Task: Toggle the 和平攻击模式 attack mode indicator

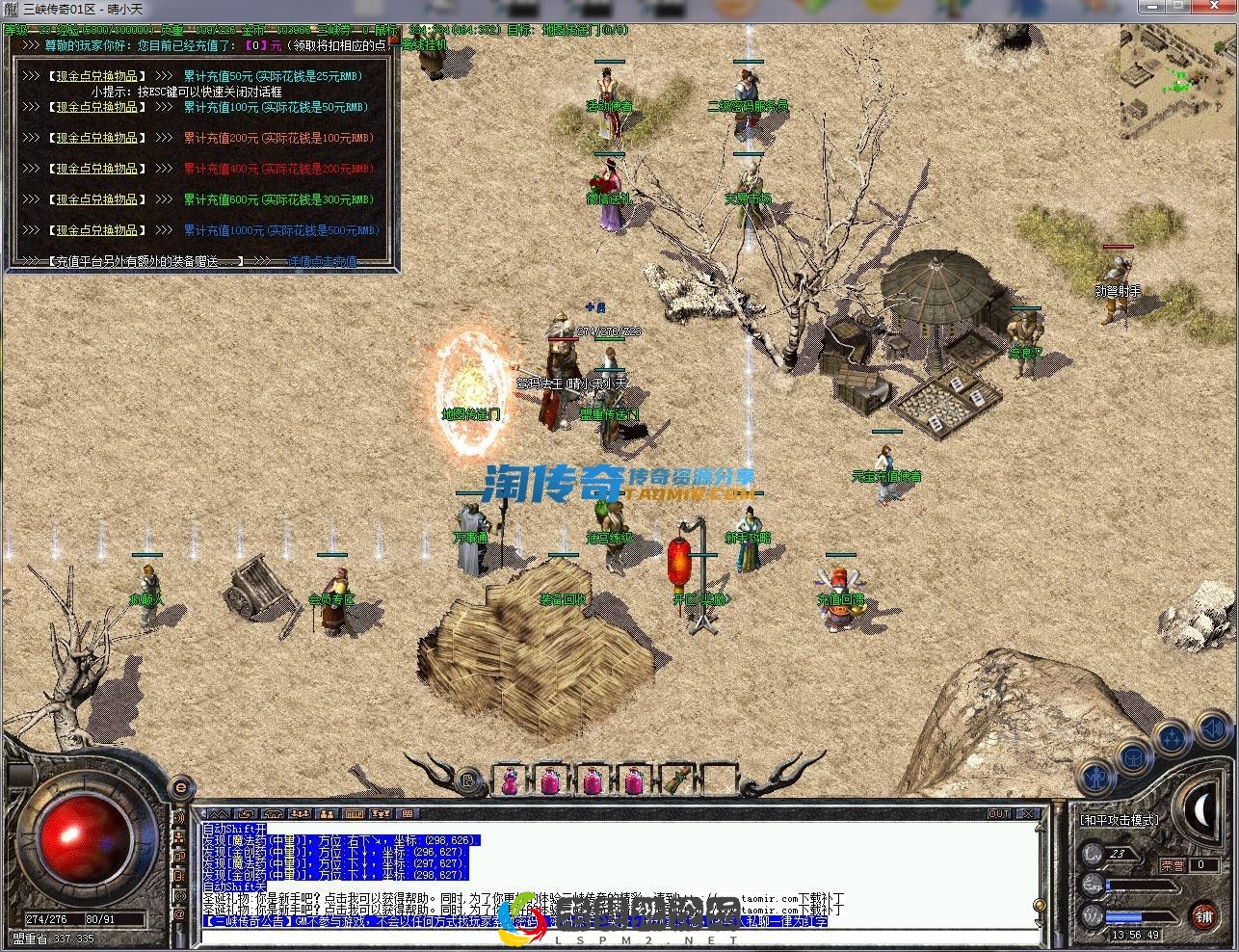Action: coord(1119,820)
